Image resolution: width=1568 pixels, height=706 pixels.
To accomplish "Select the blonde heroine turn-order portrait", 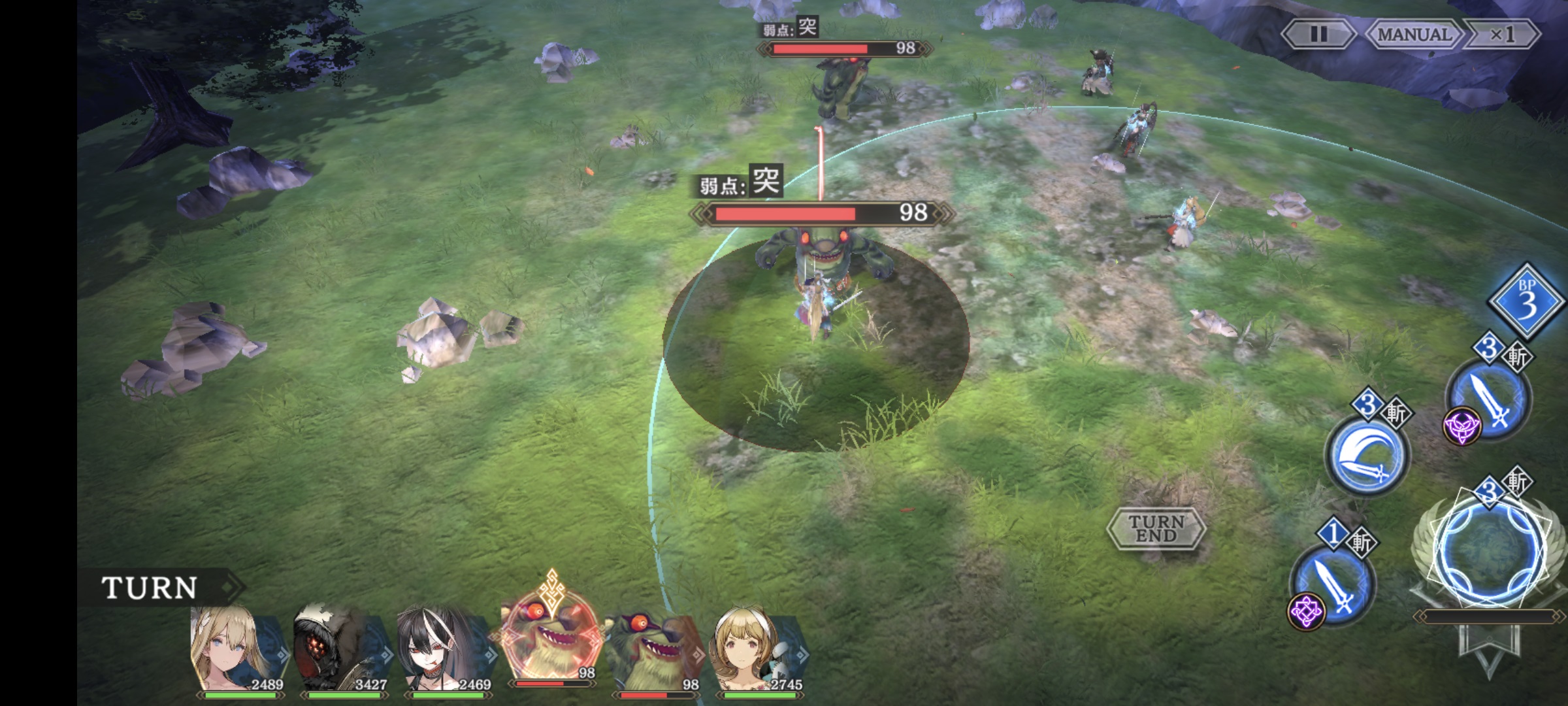I will tap(237, 650).
